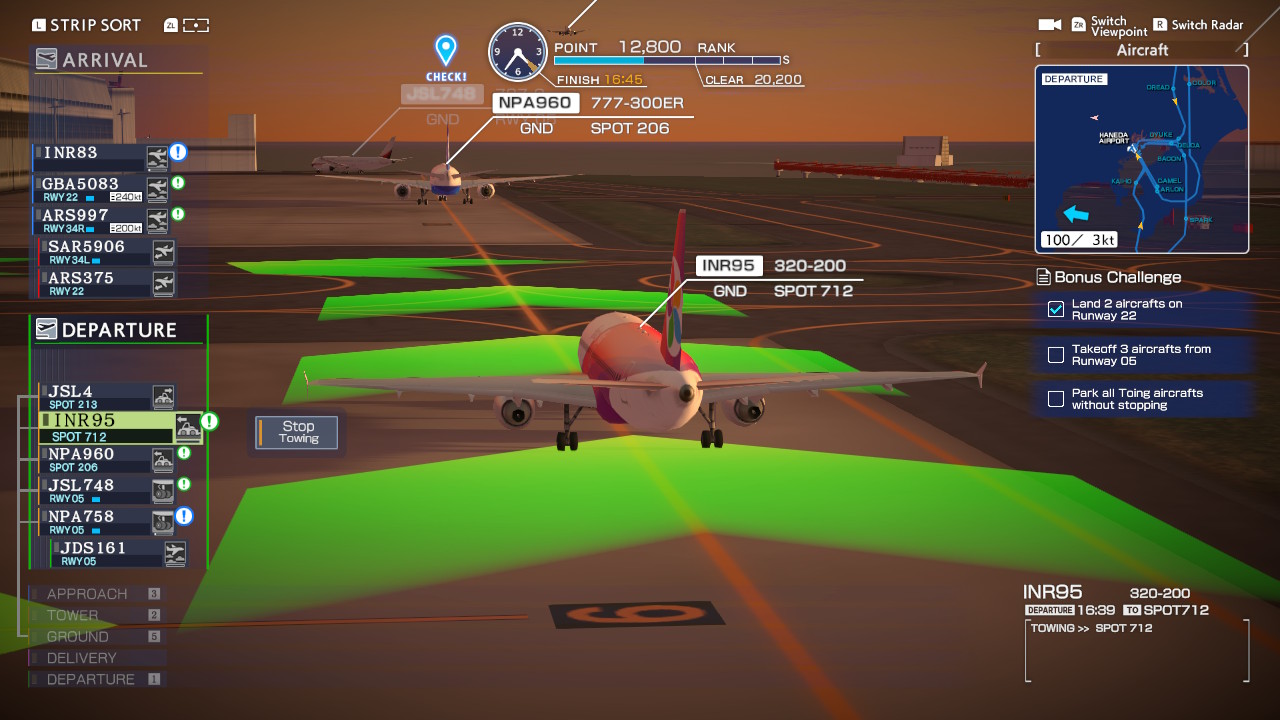This screenshot has width=1280, height=720.
Task: Check the Takeoff 3 aircrafts from Runway 05 challenge
Action: pos(1055,354)
